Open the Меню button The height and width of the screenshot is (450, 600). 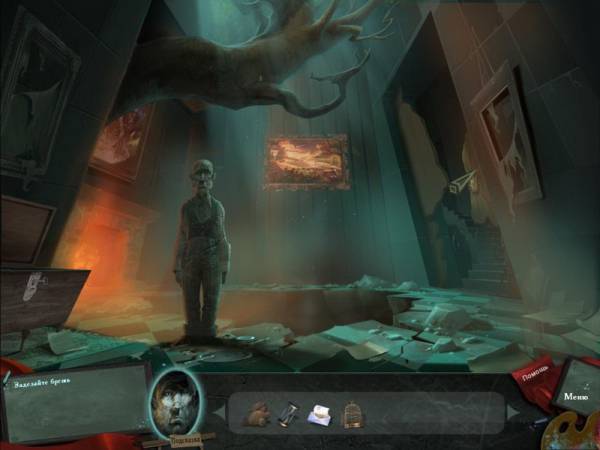pos(575,397)
